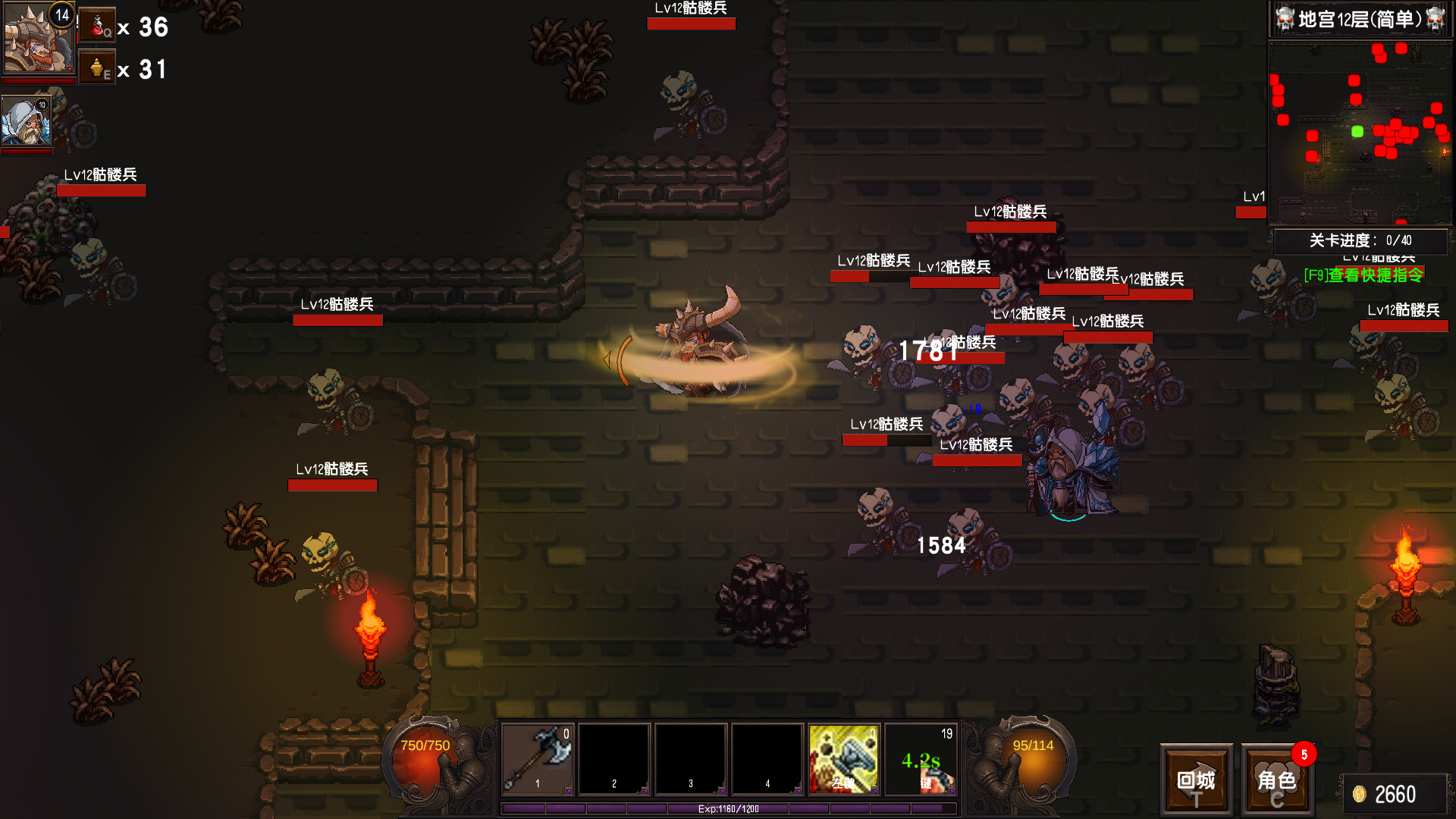Open the 角色 character panel icon

point(1278,780)
